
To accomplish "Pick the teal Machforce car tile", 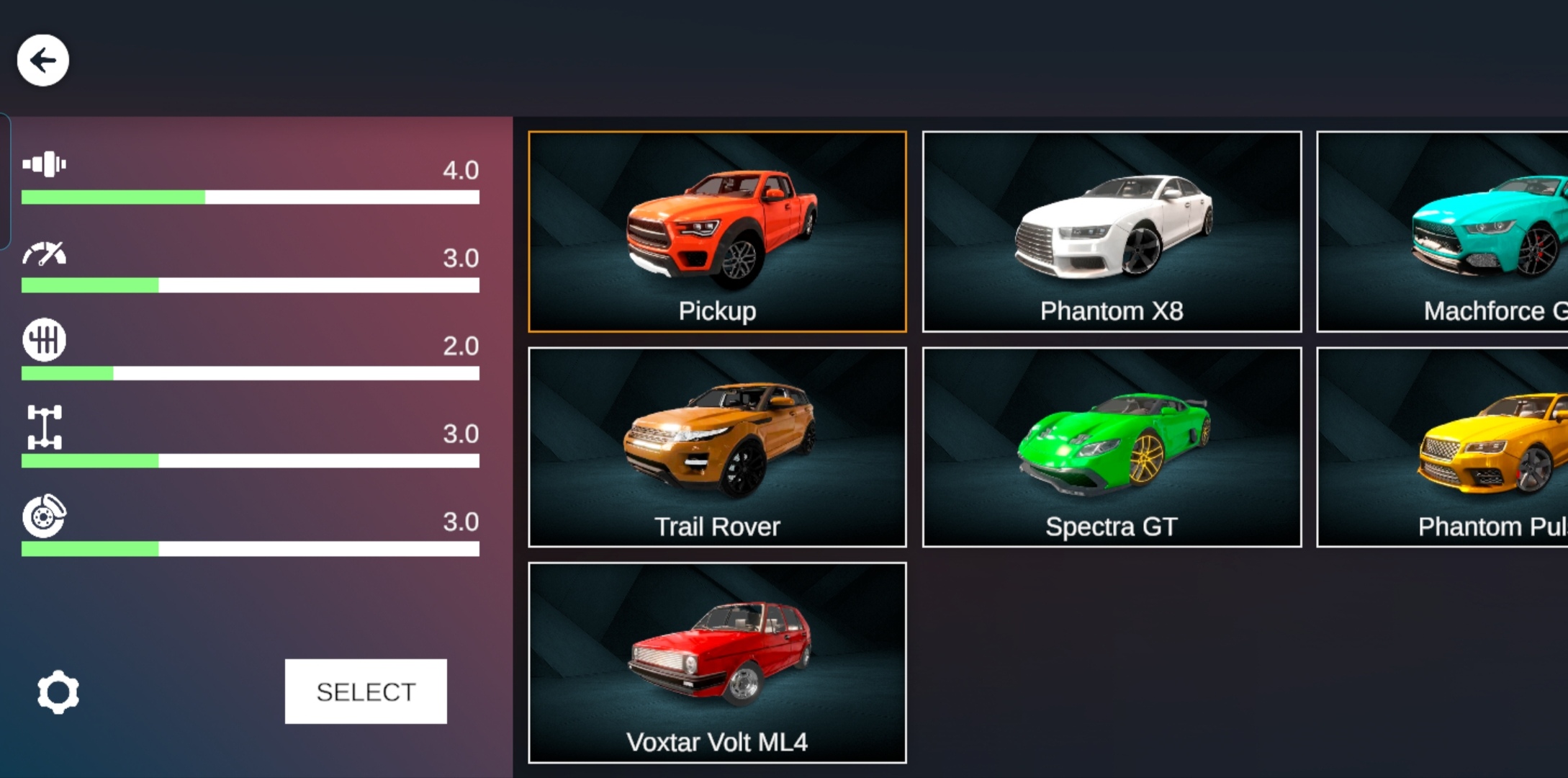I will pos(1443,231).
